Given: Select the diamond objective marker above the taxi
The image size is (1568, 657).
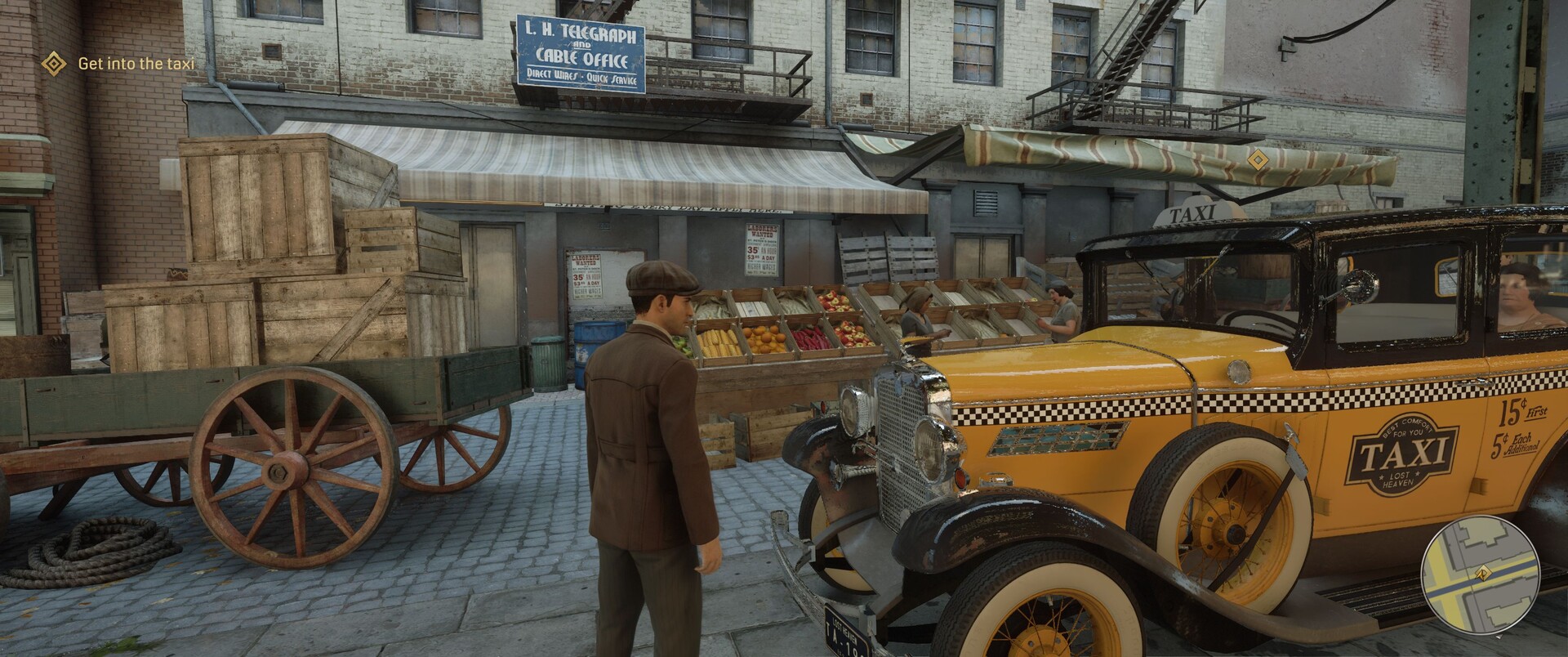Looking at the screenshot, I should coord(1258,159).
